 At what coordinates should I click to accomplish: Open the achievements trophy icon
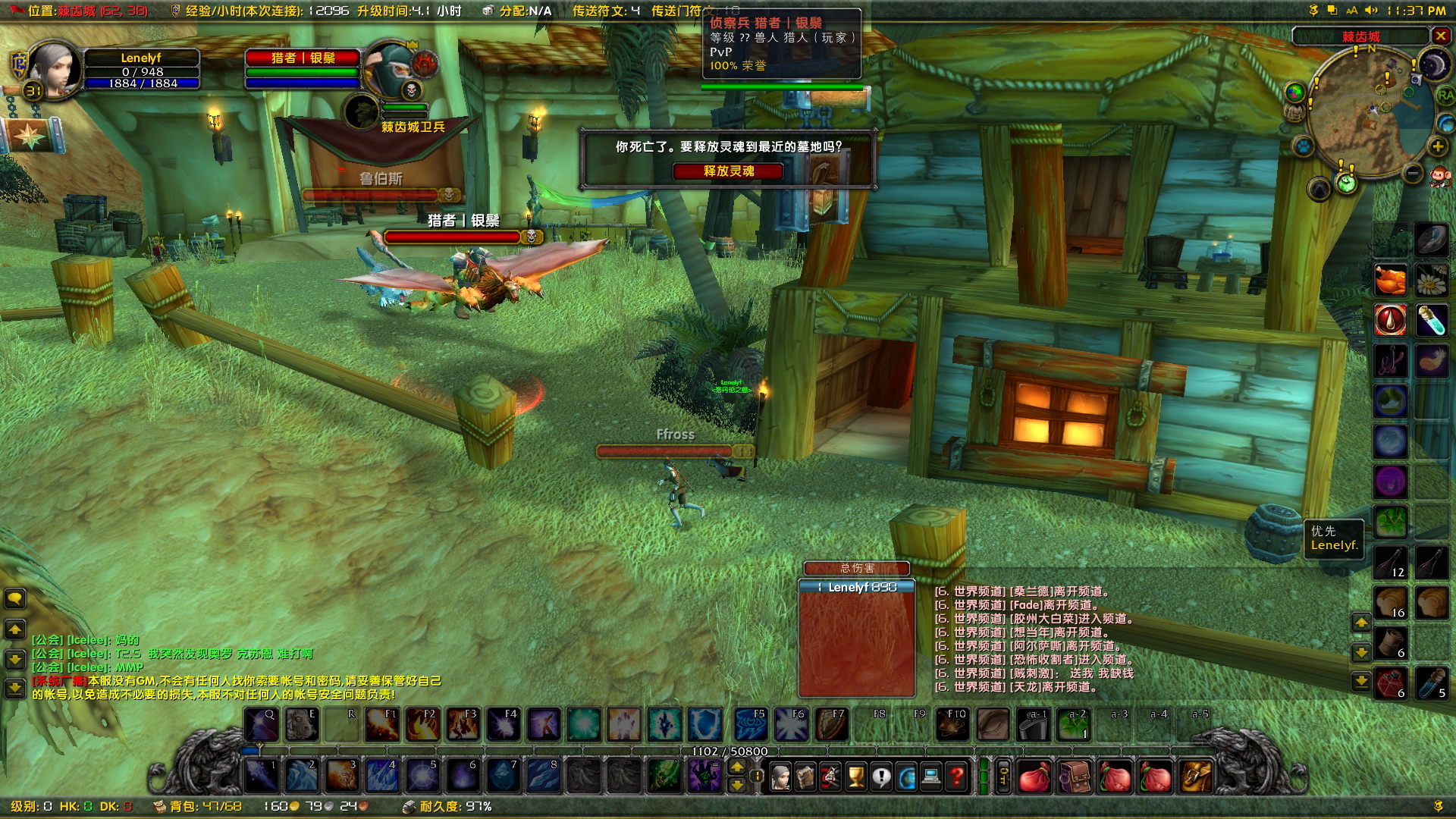pos(855,776)
